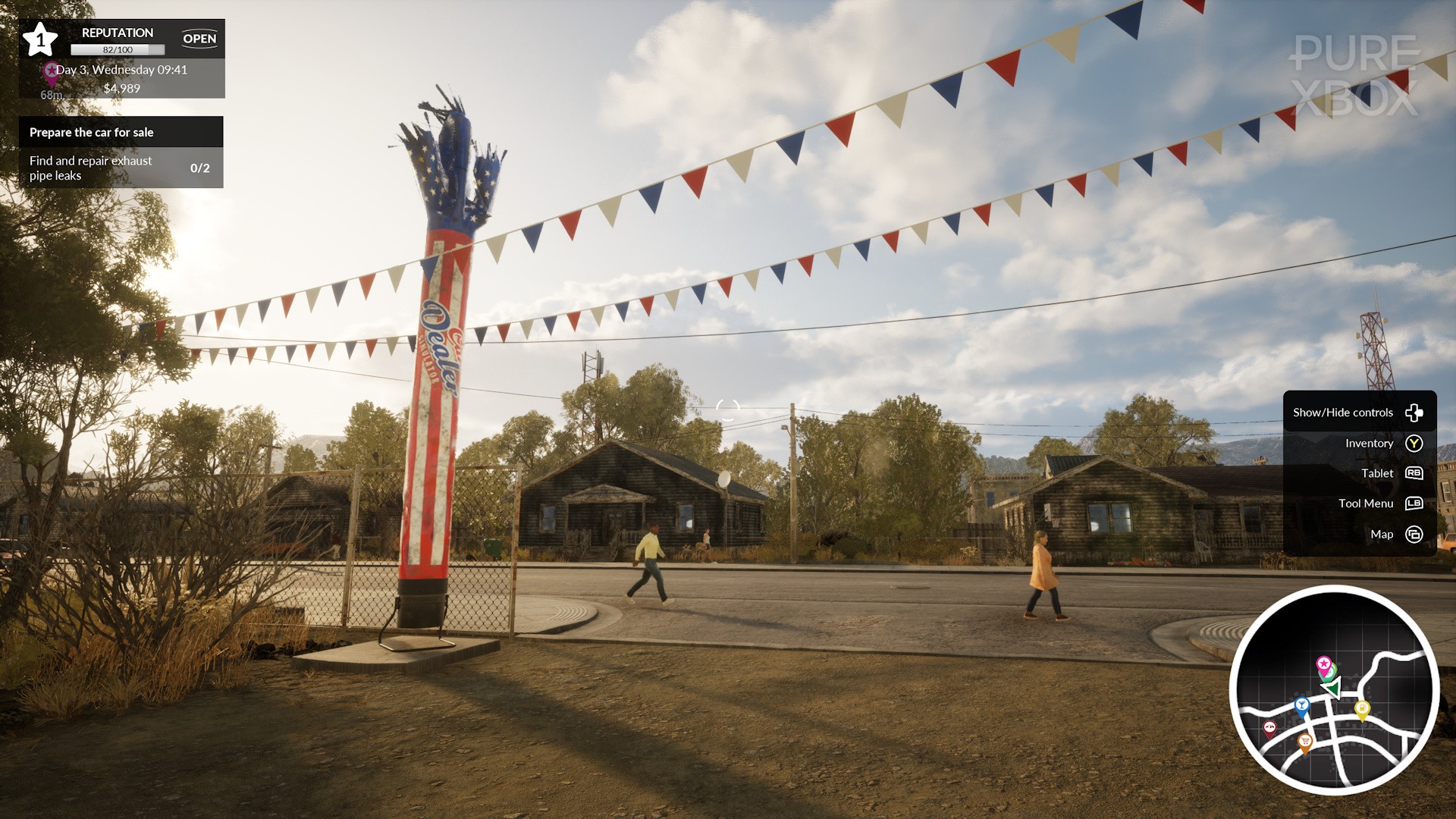This screenshot has height=819, width=1456.
Task: Select the dark red car map marker
Action: click(x=1269, y=728)
